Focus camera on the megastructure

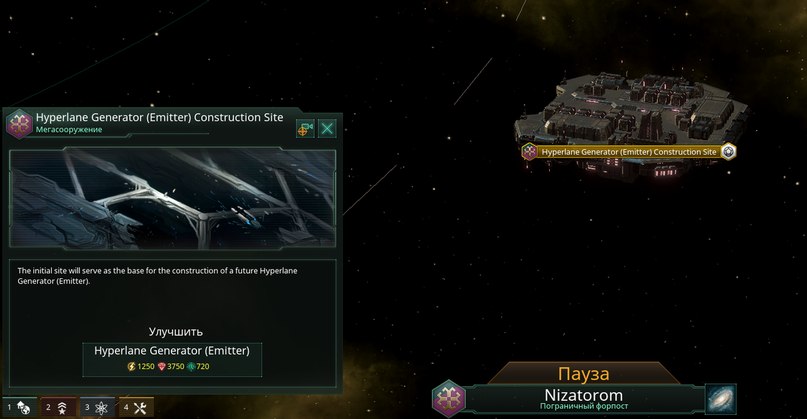[x=305, y=128]
